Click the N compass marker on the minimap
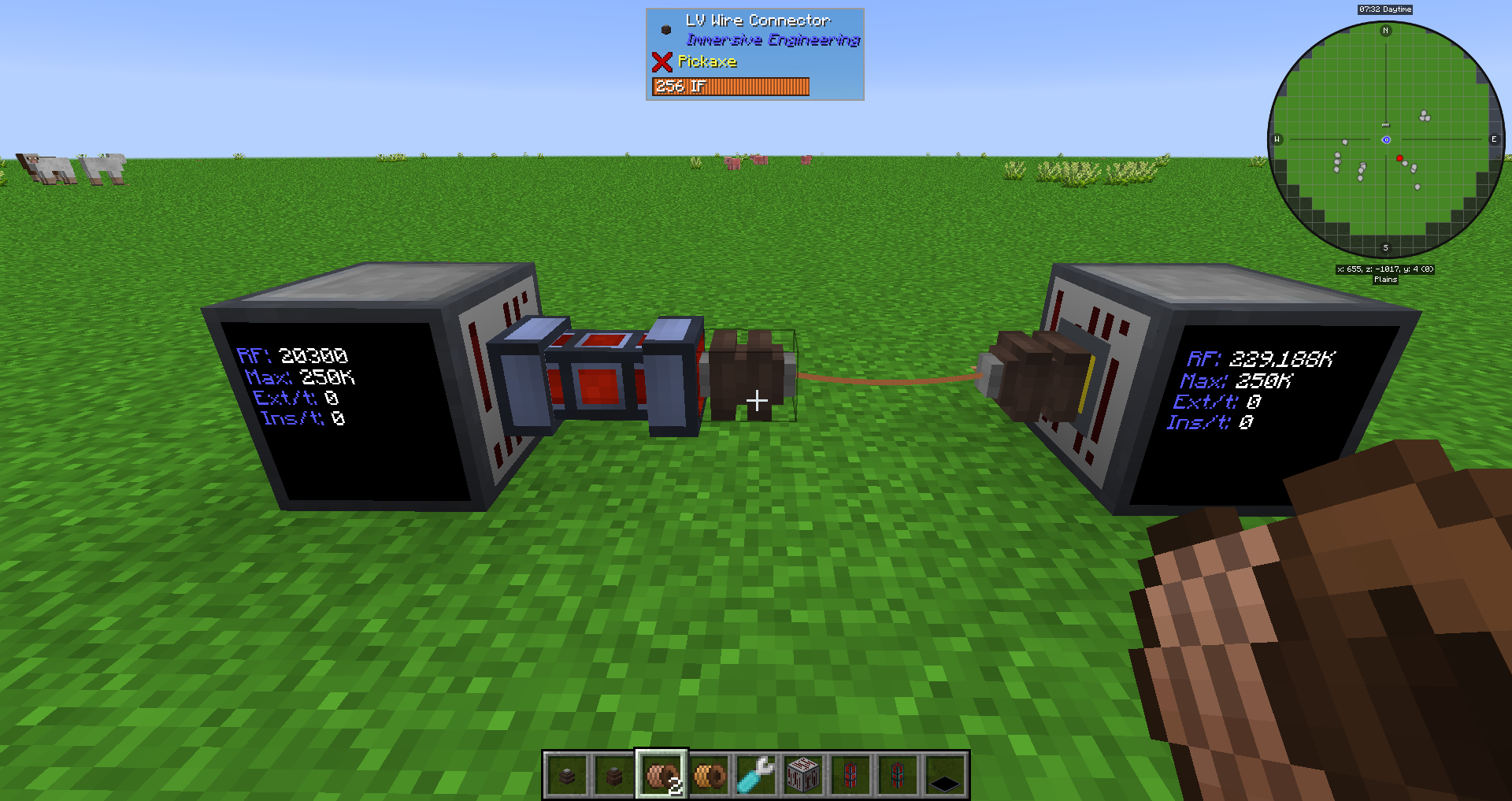The image size is (1512, 801). click(1384, 30)
